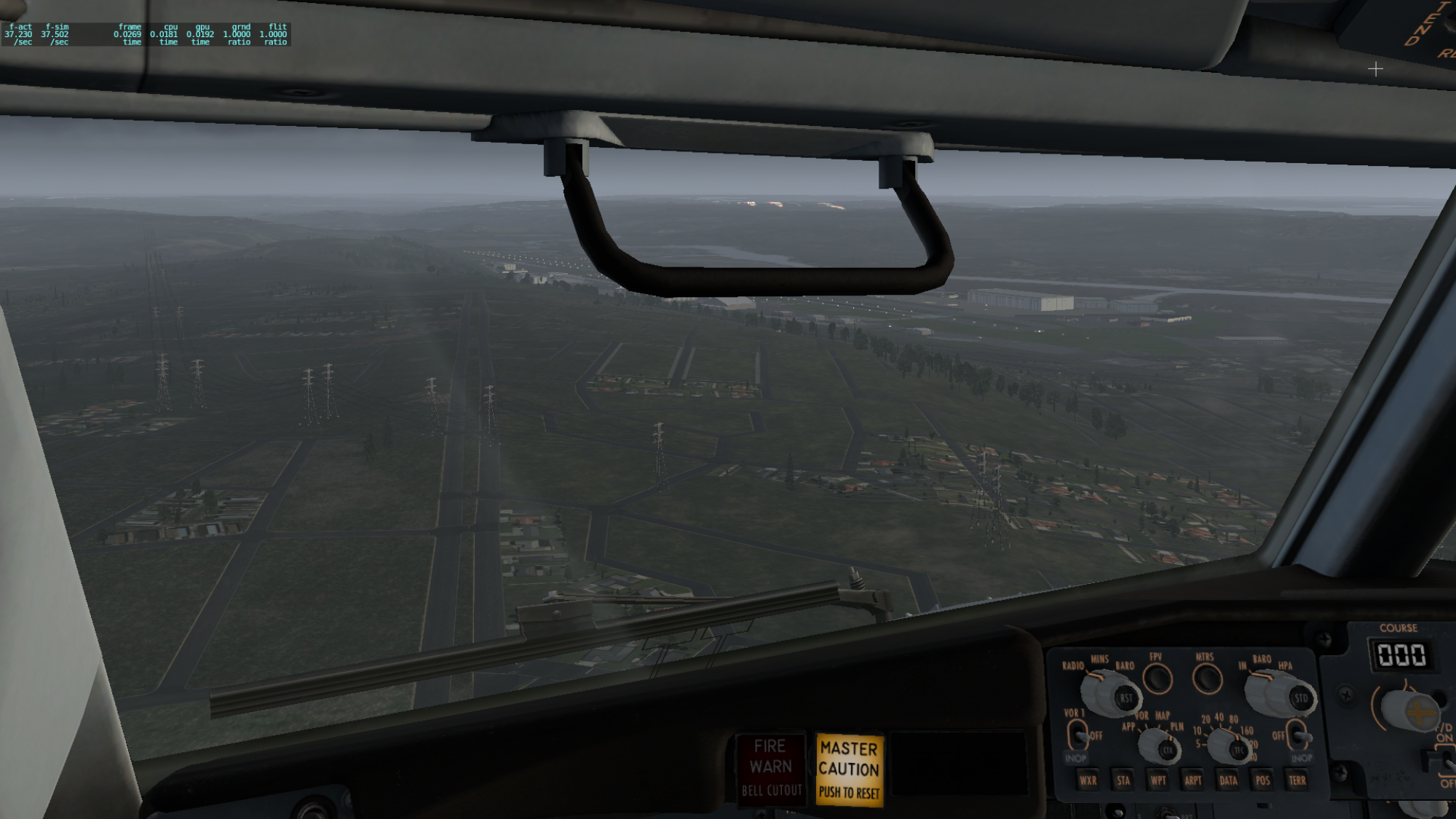
Task: Click the RST button on the minimums knob
Action: point(1125,697)
